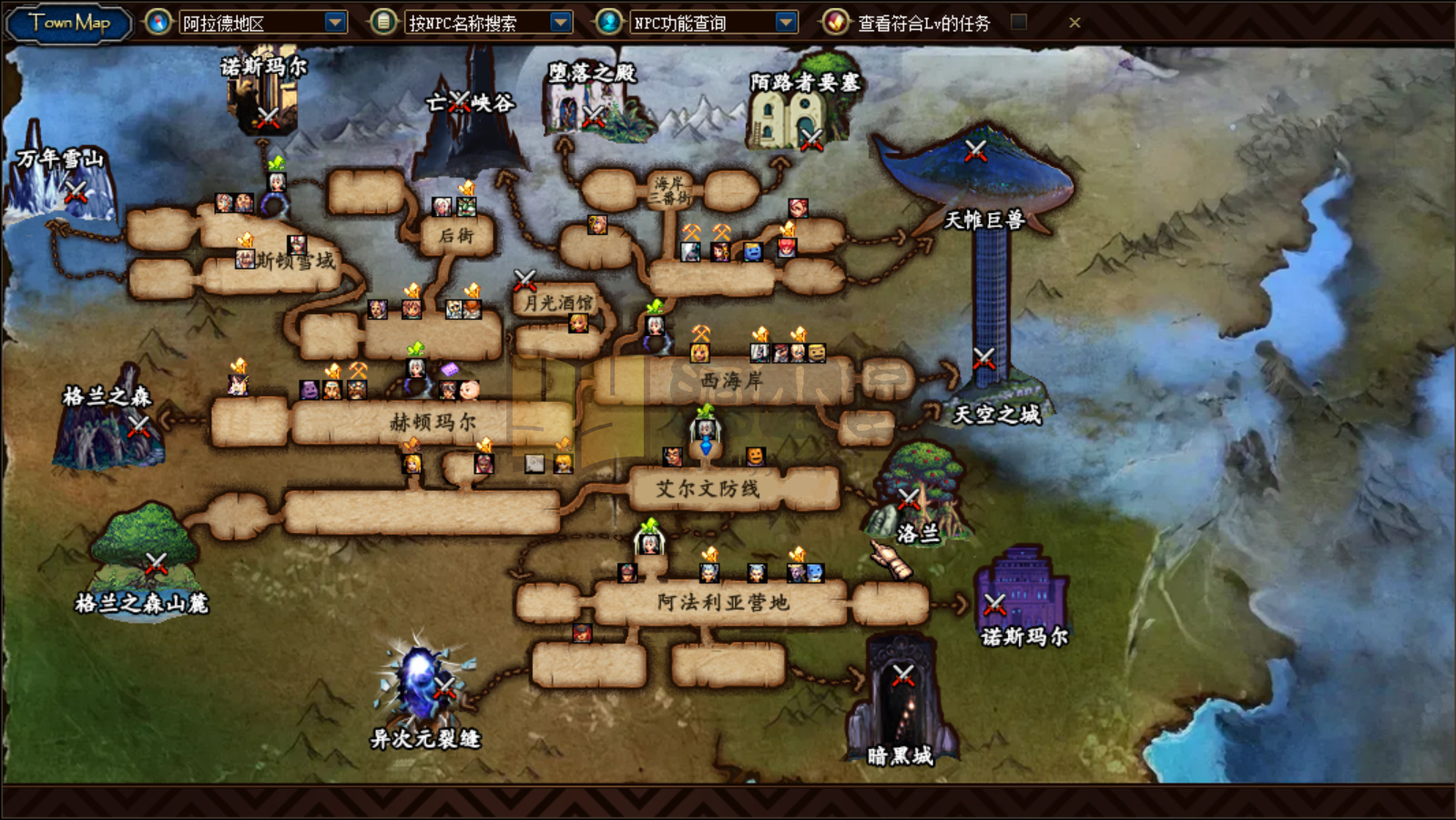Toggle the 查看符合Lv的任务 checkbox
This screenshot has width=1456, height=820.
tap(1019, 22)
